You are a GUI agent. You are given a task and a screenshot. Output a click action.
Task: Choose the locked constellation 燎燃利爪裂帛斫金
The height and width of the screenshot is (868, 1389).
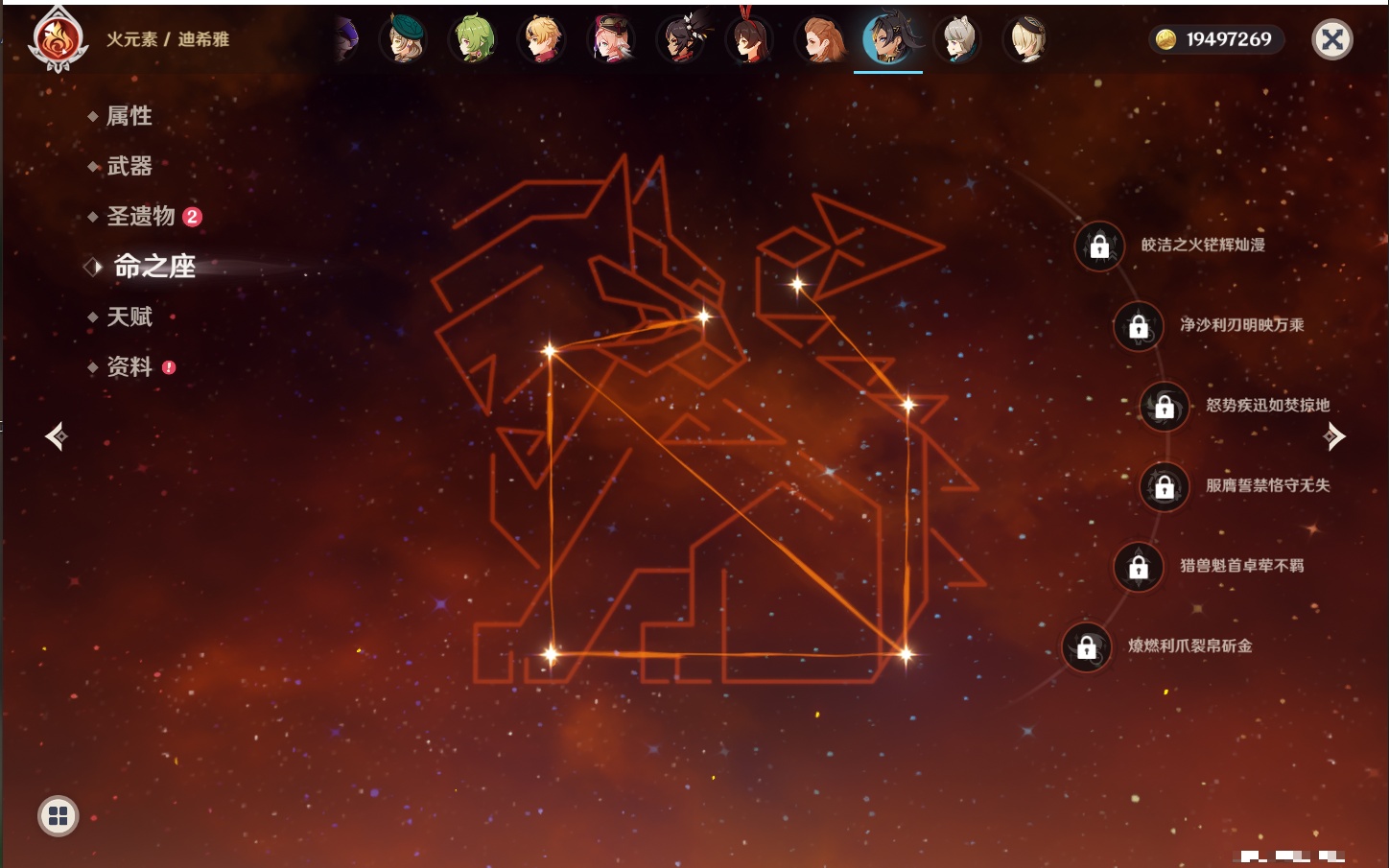click(1087, 647)
